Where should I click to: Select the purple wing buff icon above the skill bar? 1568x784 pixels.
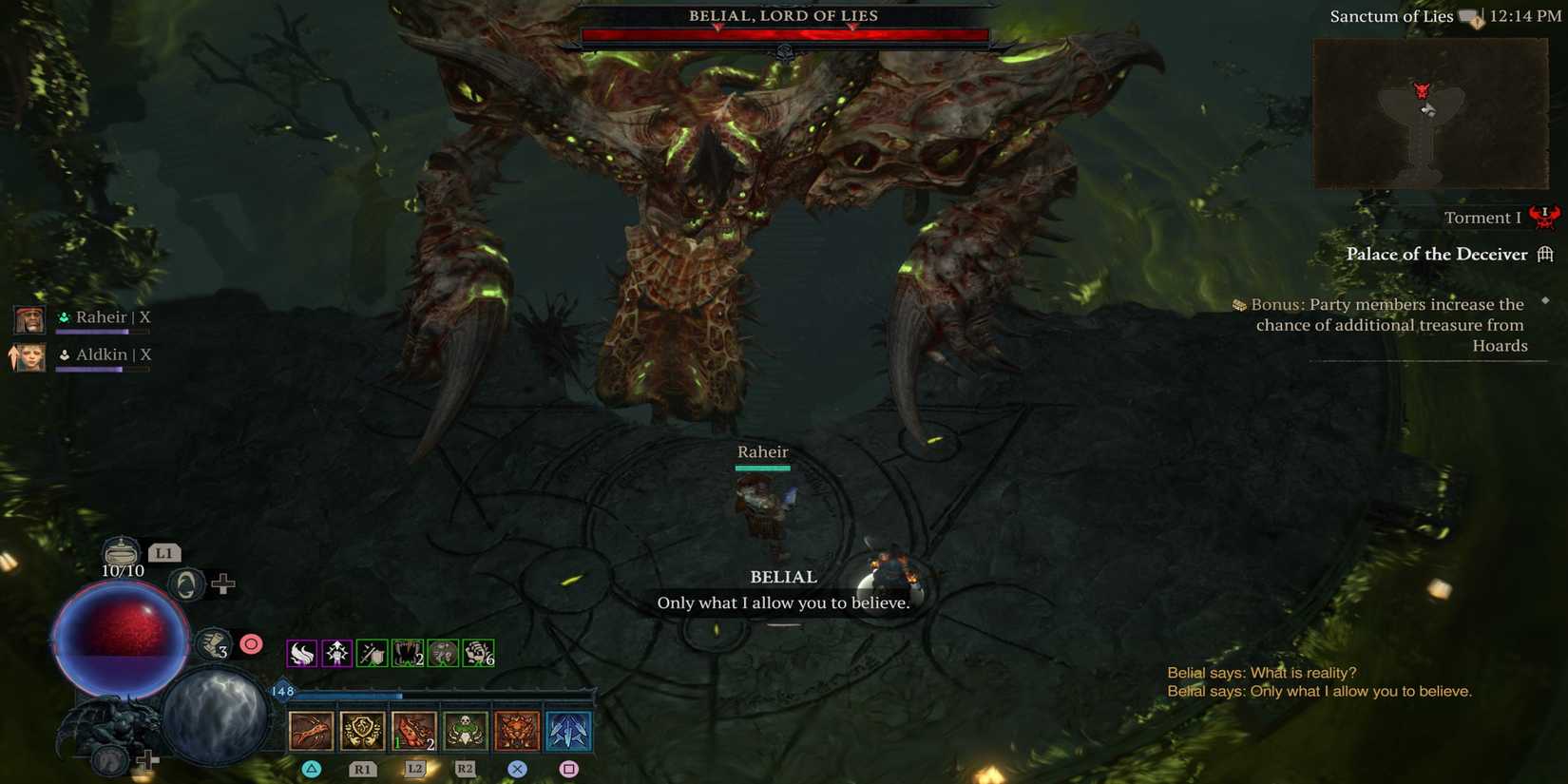click(301, 654)
